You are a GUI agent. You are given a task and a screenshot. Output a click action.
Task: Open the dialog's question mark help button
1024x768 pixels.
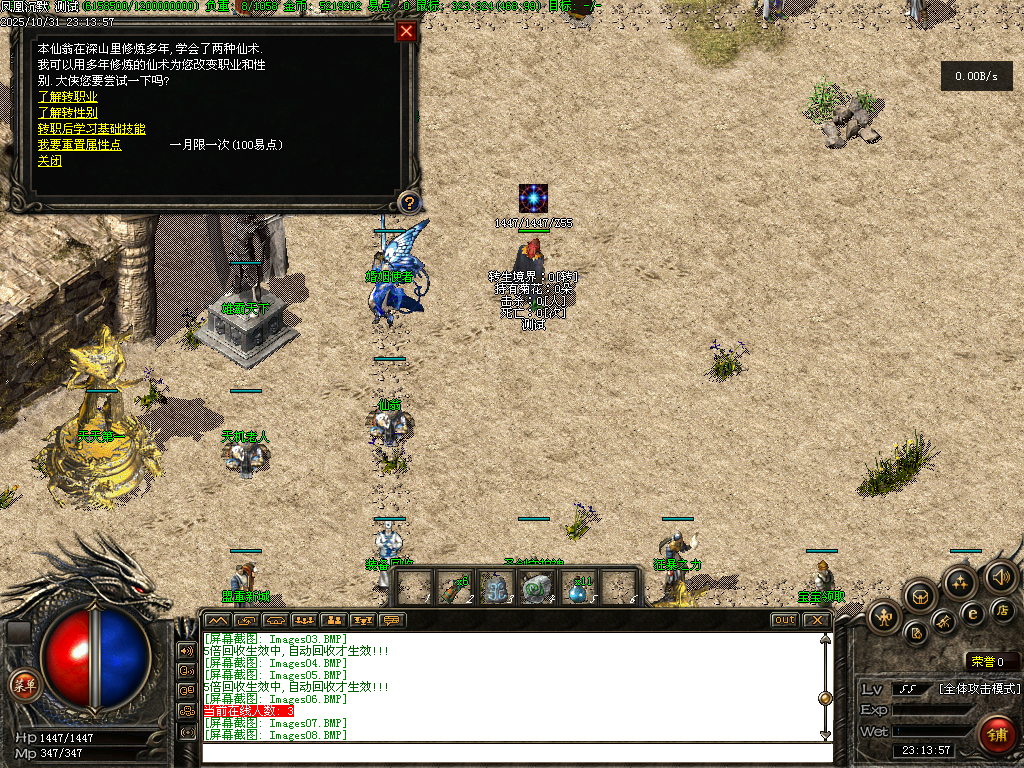point(408,203)
